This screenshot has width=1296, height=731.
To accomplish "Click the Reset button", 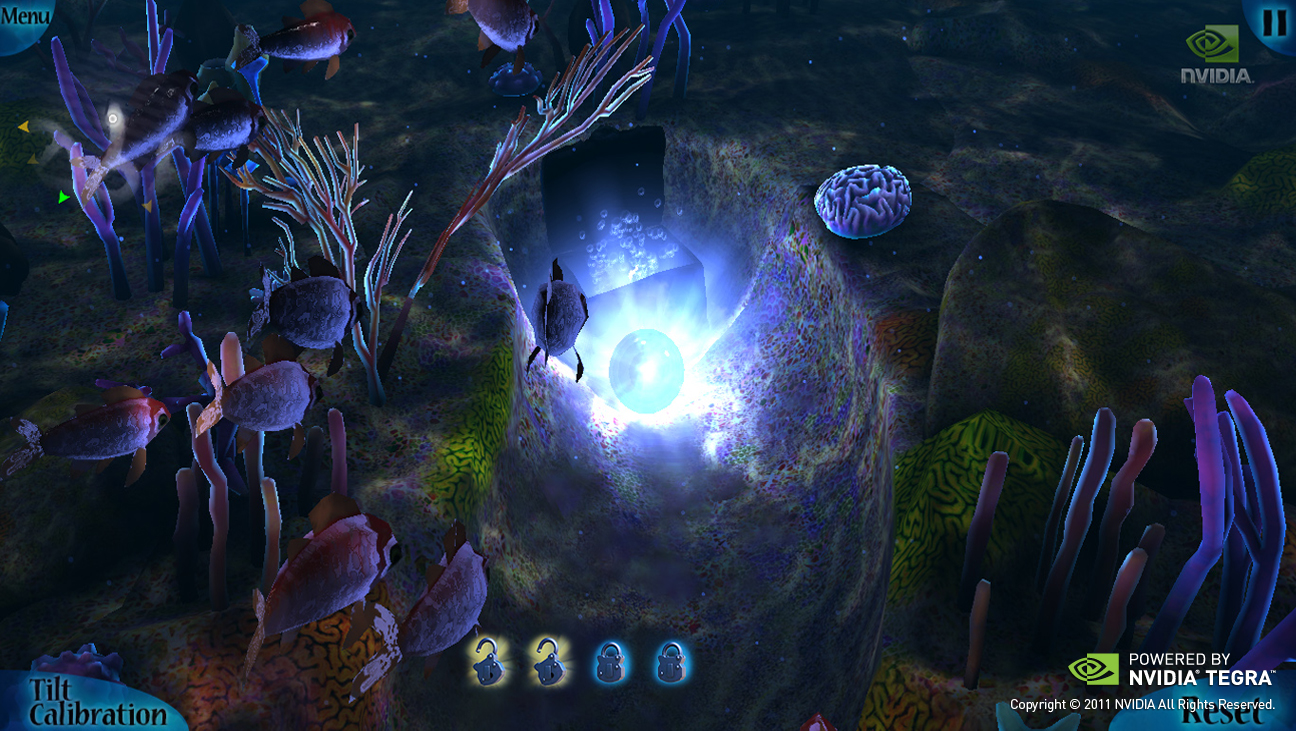I will click(1222, 714).
